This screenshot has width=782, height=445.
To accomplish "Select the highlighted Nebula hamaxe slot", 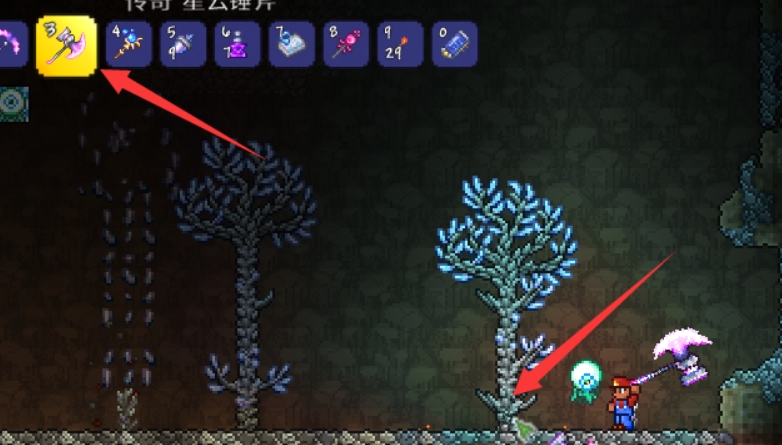I will point(66,46).
